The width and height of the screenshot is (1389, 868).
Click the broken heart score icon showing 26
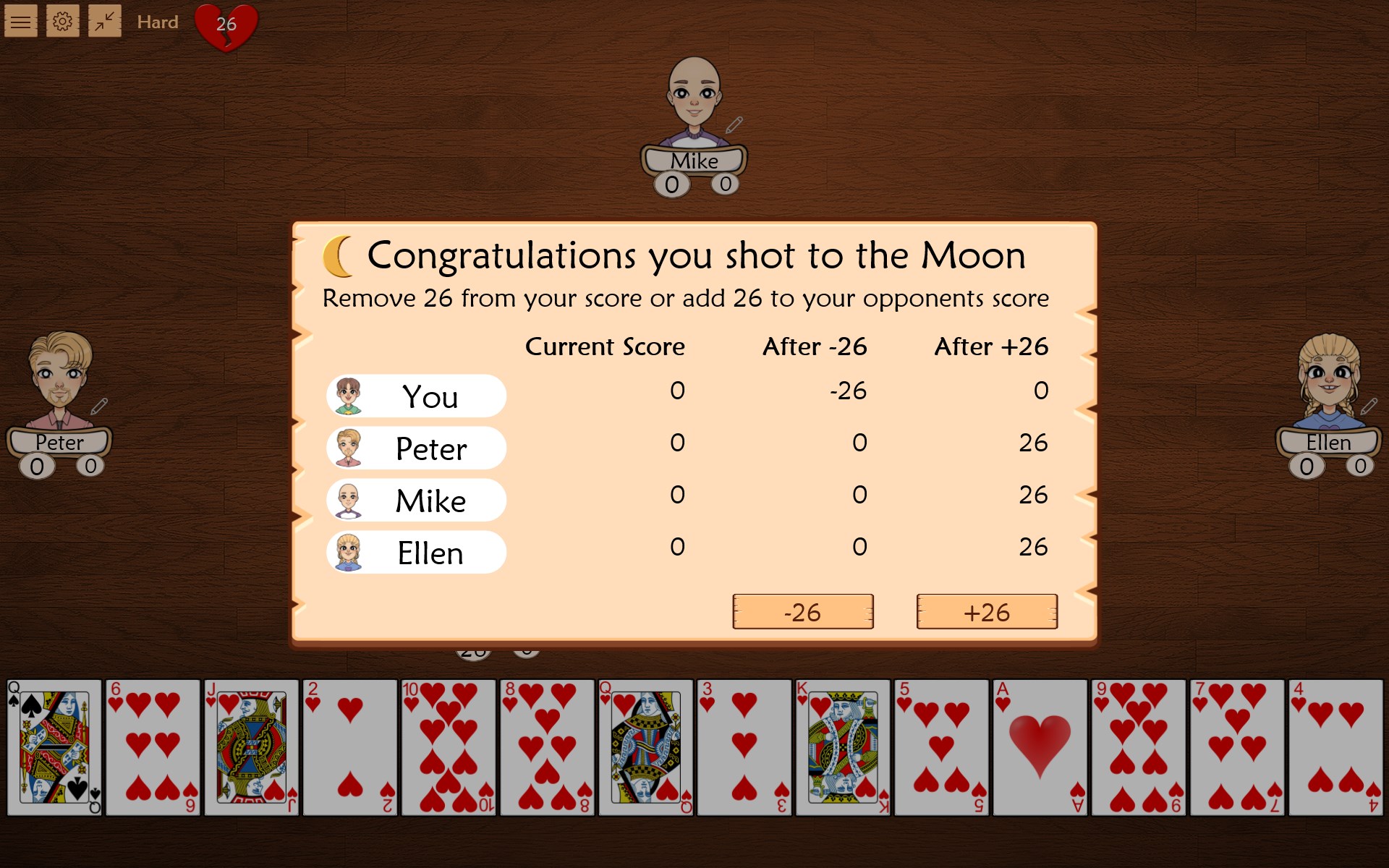tap(225, 26)
